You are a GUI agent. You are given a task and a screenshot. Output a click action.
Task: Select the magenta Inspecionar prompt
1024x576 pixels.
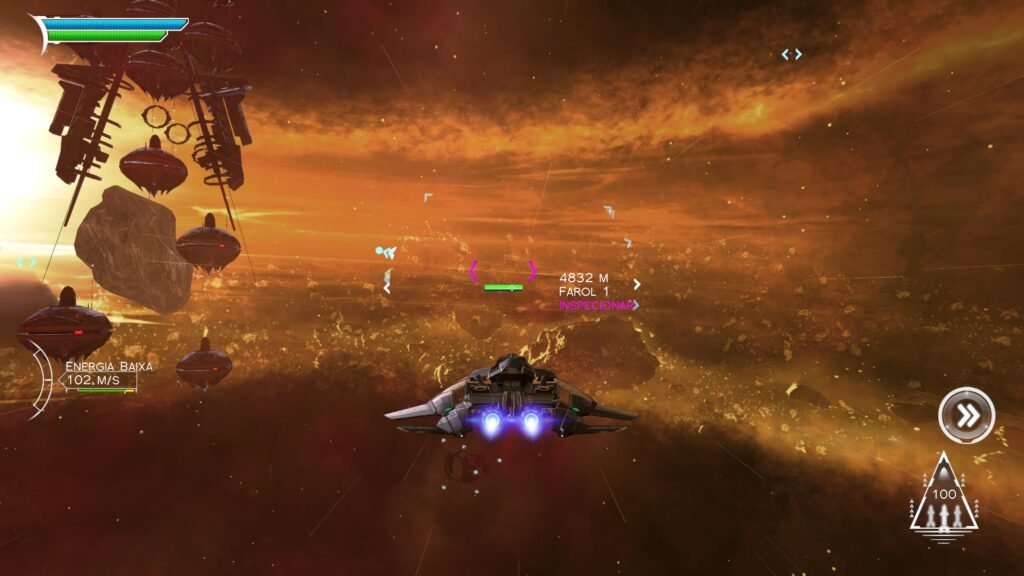pos(596,305)
